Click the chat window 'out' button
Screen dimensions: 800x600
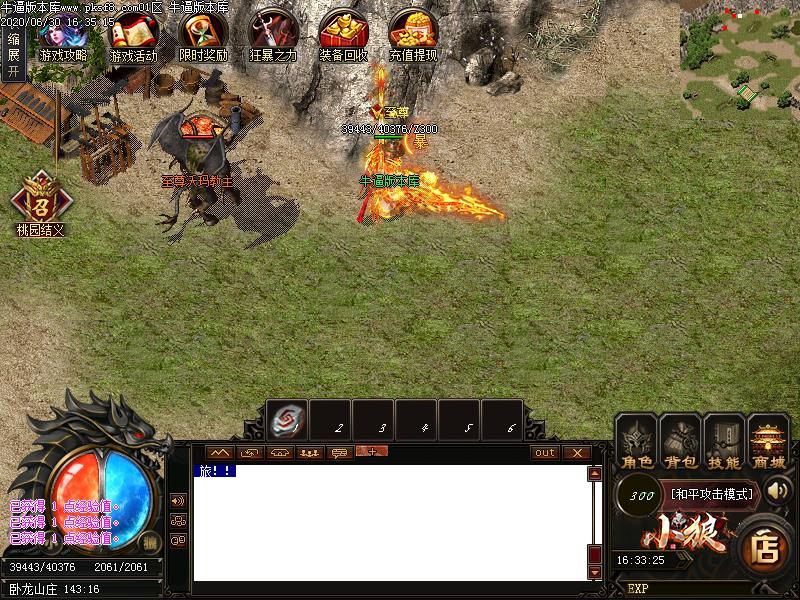click(x=544, y=453)
